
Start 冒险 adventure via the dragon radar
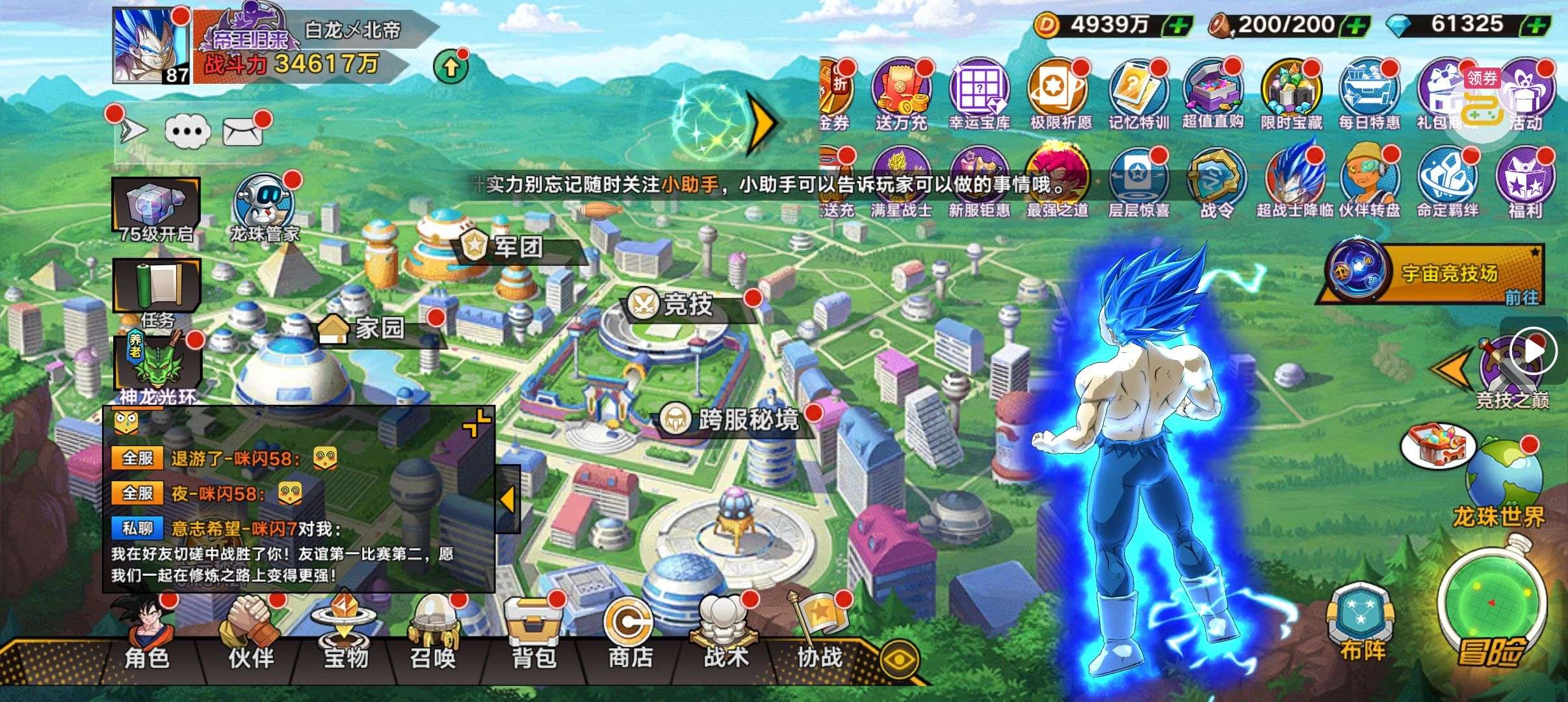1491,611
